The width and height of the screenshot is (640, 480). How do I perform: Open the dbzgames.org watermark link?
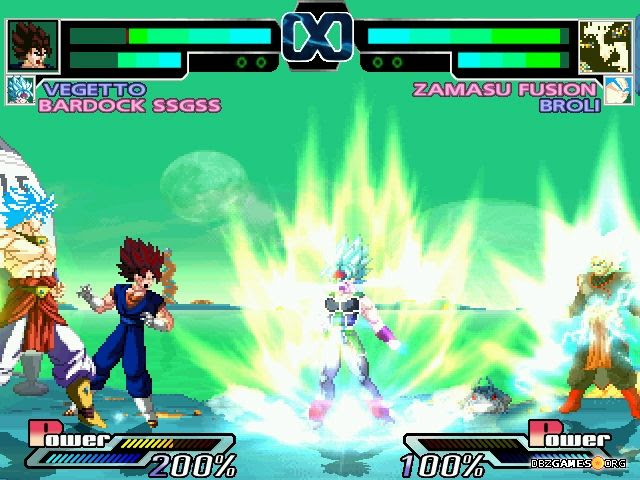coord(580,463)
